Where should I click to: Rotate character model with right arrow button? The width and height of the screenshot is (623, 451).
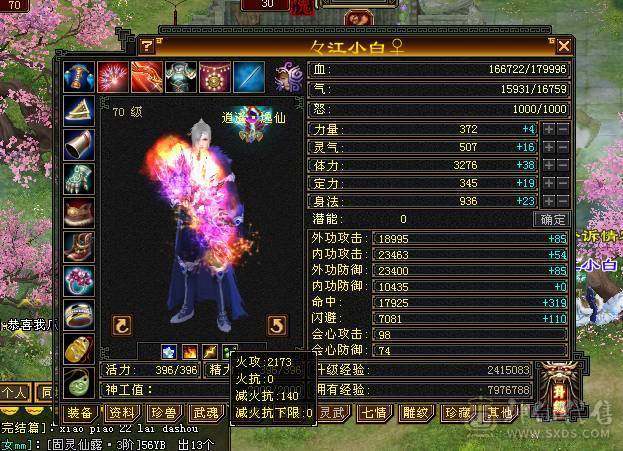coord(279,325)
